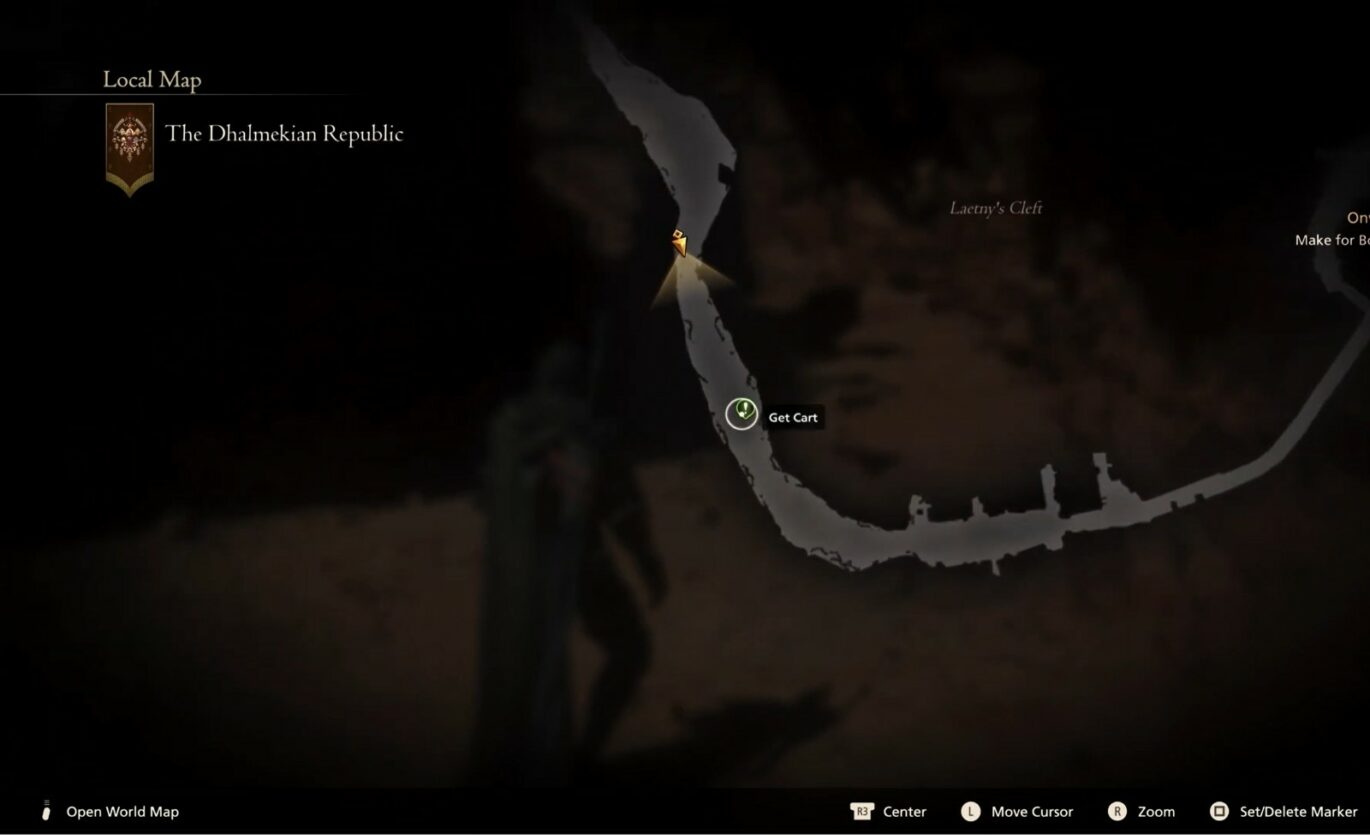Expand the Get Cart objective details
The width and height of the screenshot is (1370, 840).
pos(792,417)
